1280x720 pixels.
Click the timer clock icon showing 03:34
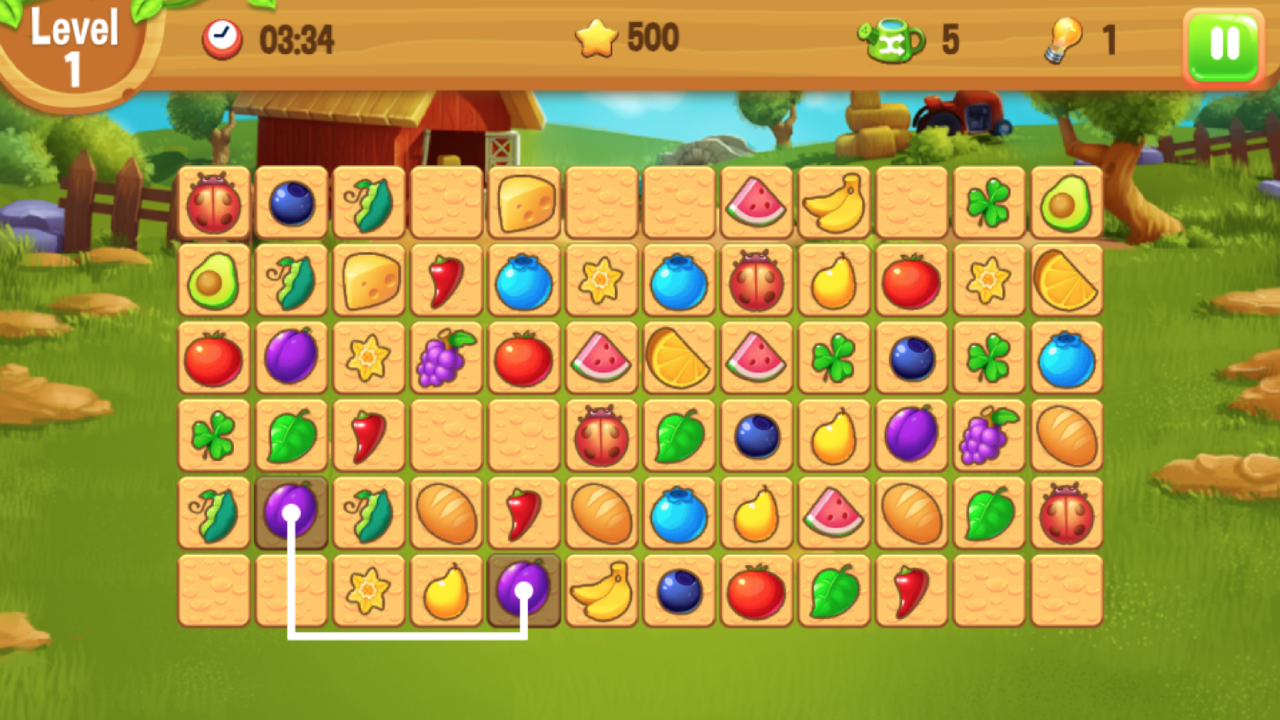tap(223, 37)
